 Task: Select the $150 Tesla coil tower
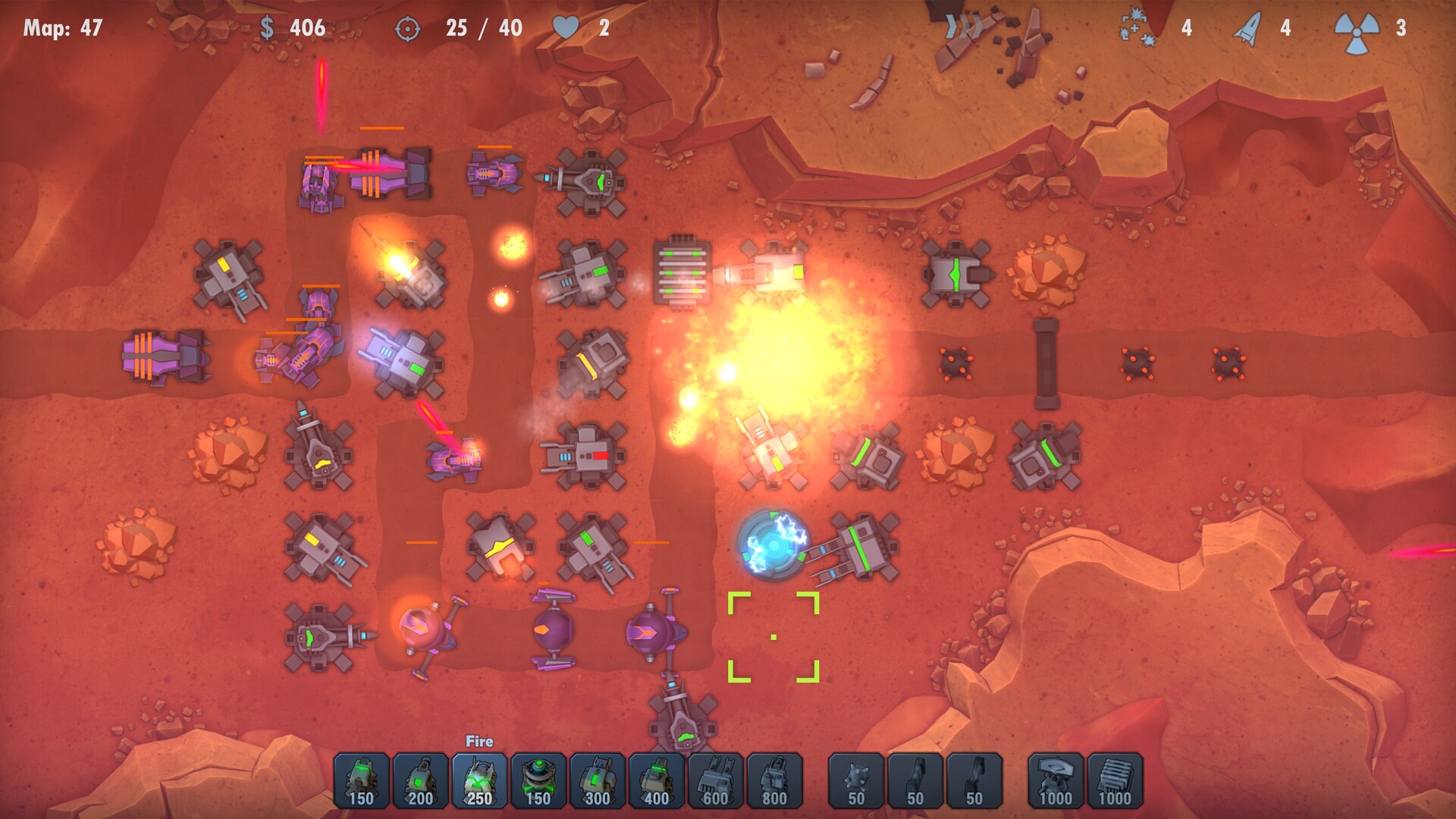pos(539,781)
